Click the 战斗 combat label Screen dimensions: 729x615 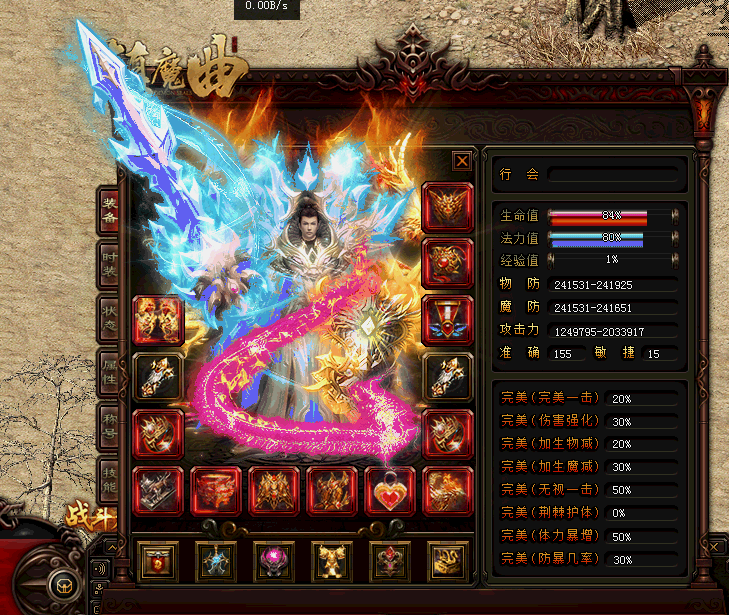point(90,516)
